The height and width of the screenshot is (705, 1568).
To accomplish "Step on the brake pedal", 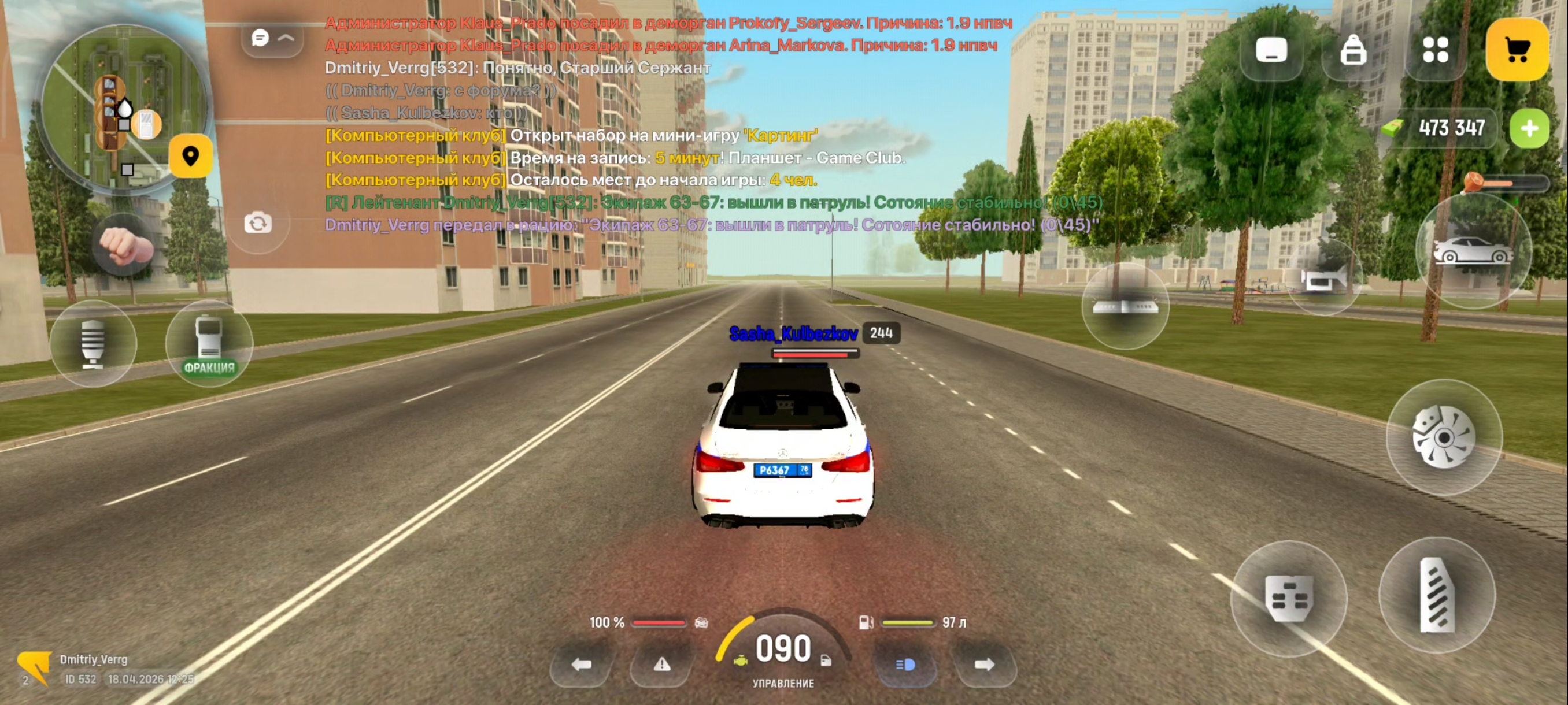I will coord(1288,599).
